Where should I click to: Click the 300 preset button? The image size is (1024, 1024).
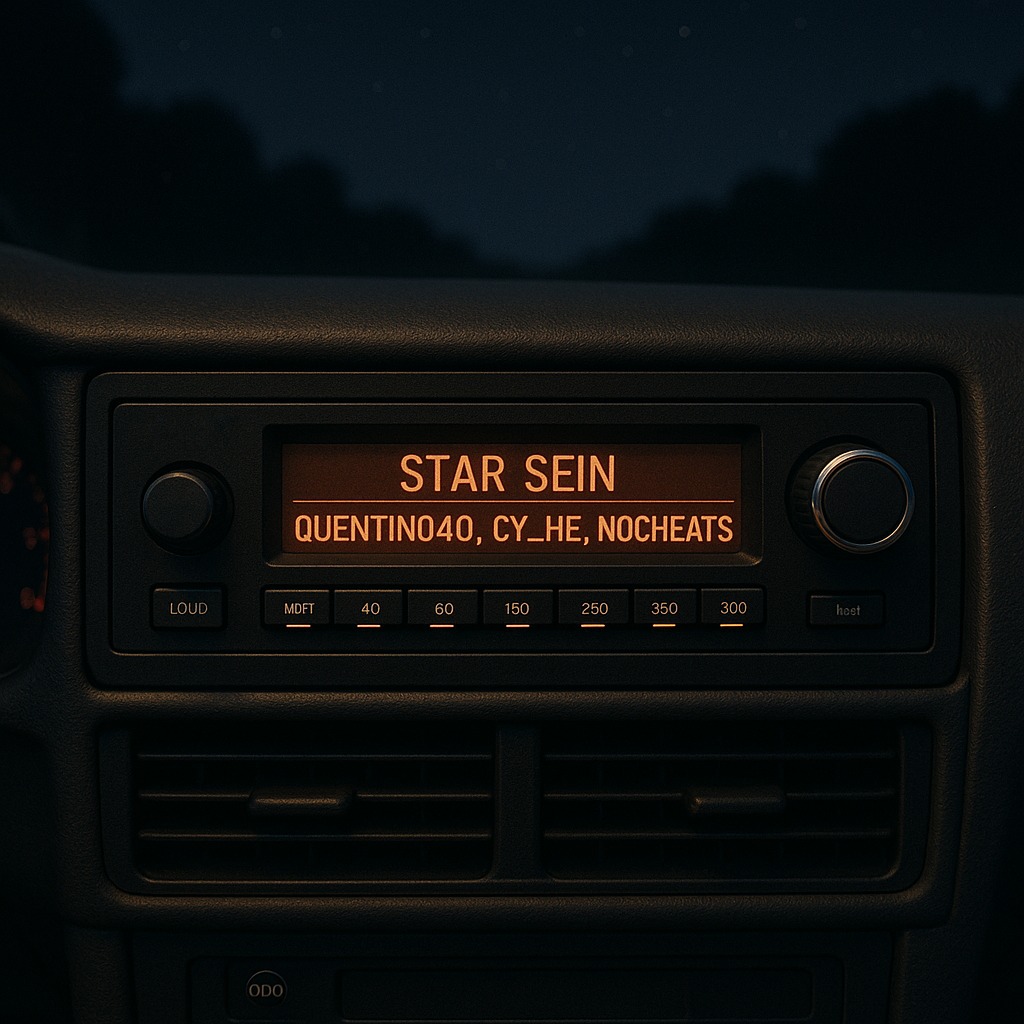[x=732, y=607]
